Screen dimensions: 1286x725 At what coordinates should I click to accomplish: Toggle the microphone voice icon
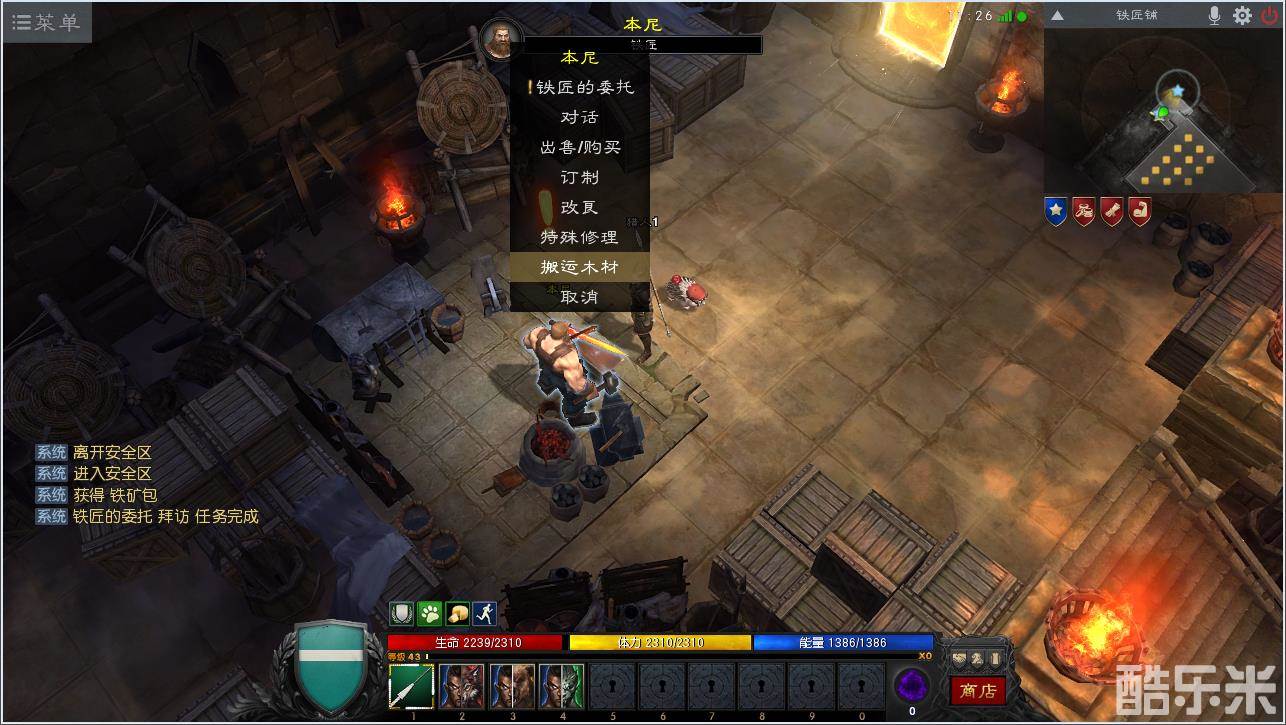pos(1215,16)
